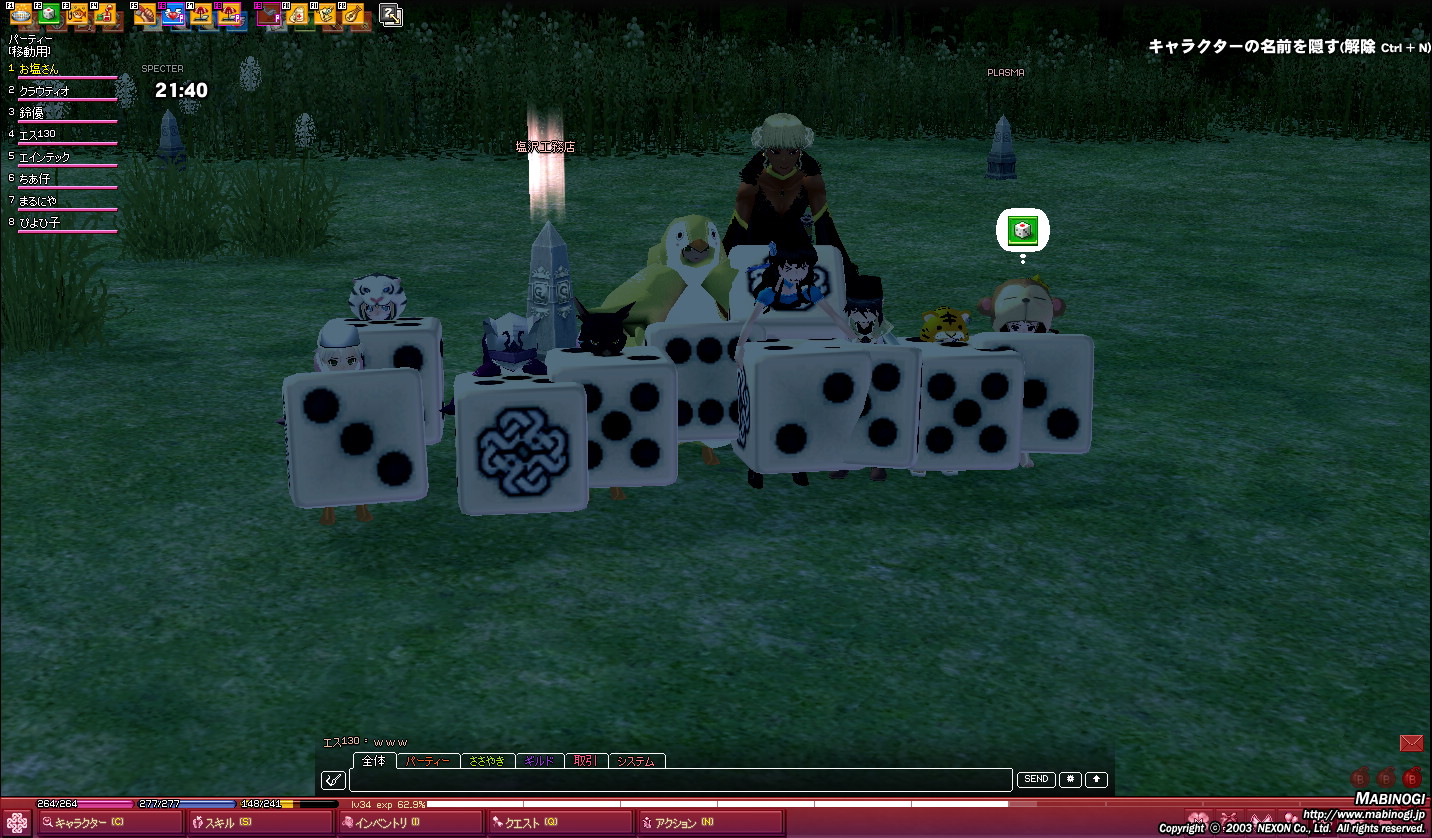Screen dimensions: 1432x838
Task: Switch chat to the パーティー tab
Action: coord(428,761)
